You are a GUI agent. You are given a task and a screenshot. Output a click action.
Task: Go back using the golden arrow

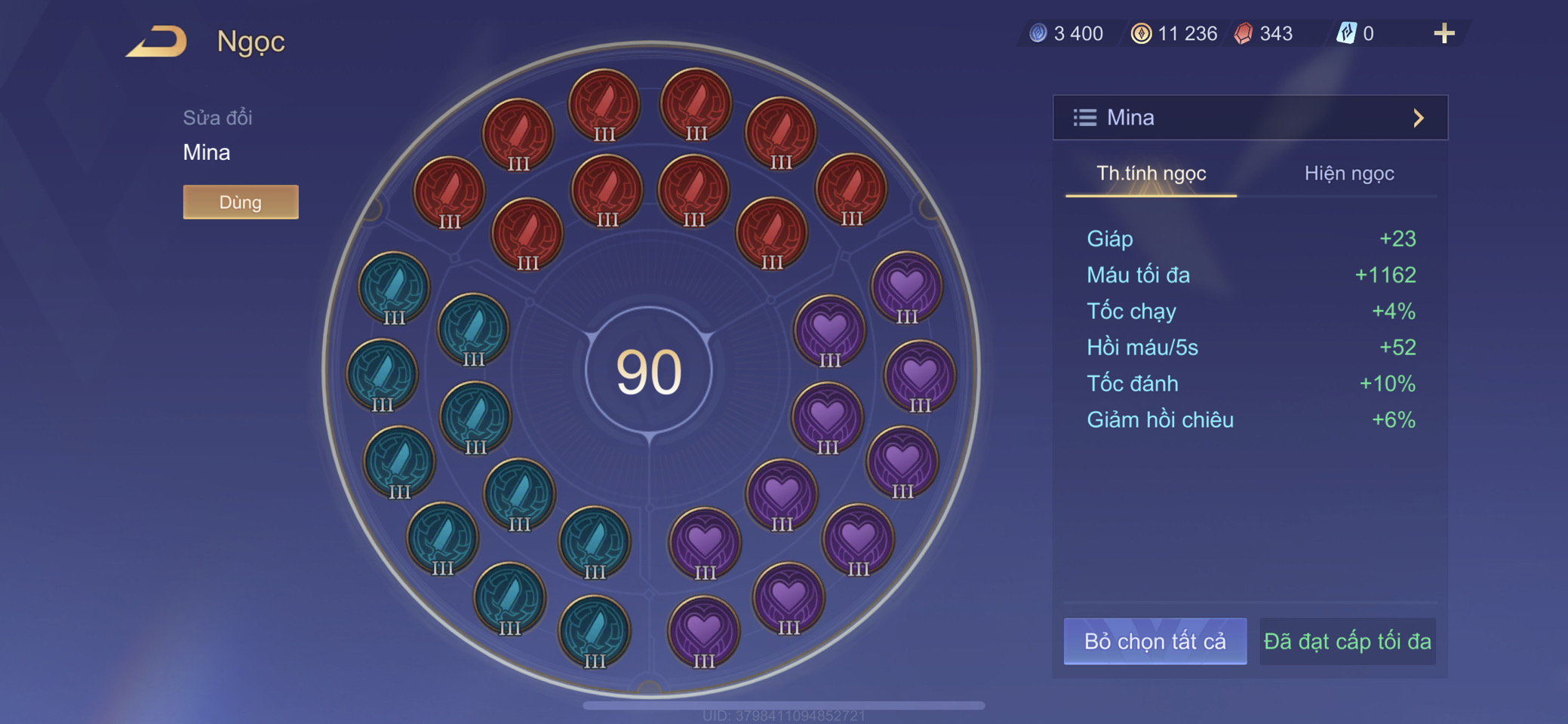coord(157,41)
